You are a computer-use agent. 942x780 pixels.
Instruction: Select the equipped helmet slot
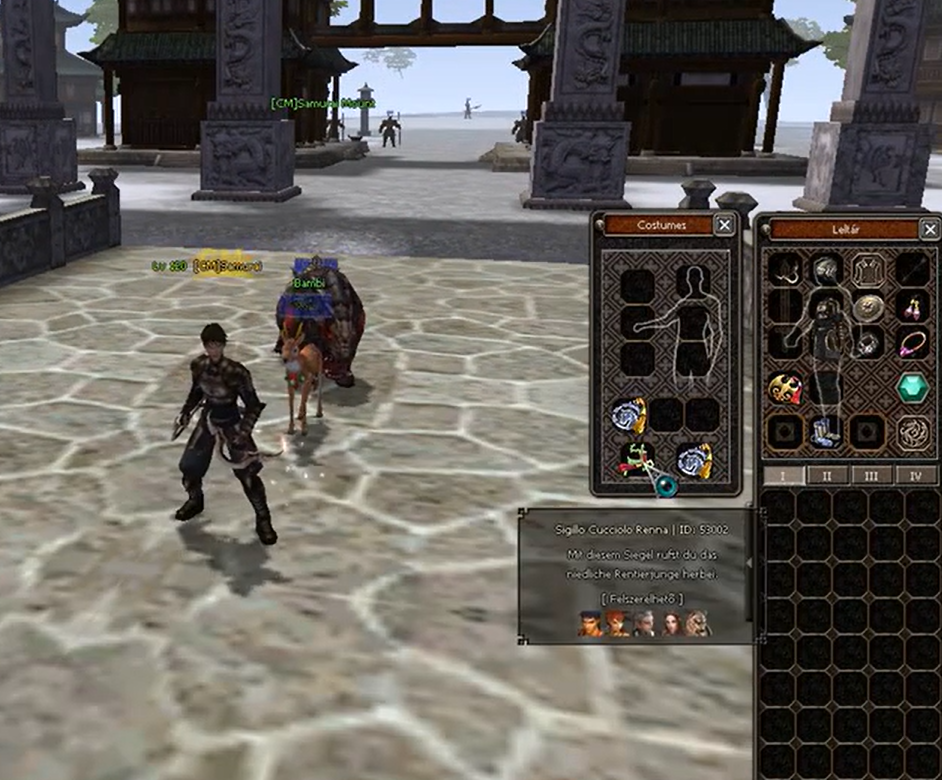click(x=825, y=269)
